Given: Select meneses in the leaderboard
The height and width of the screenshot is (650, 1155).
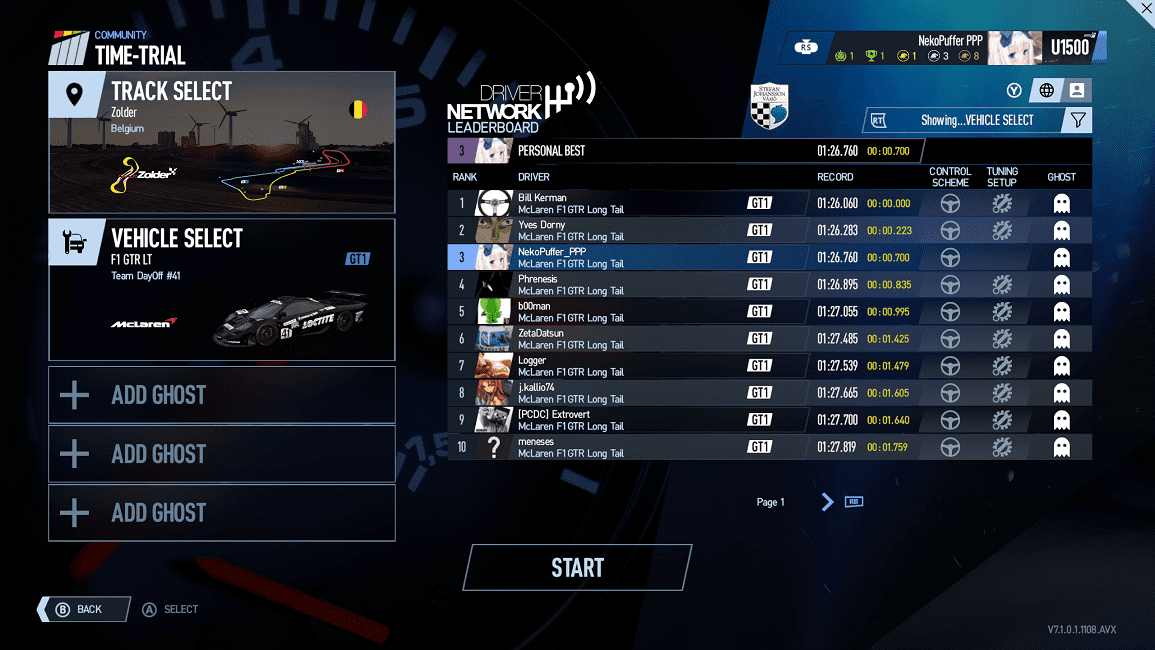Looking at the screenshot, I should (x=640, y=447).
